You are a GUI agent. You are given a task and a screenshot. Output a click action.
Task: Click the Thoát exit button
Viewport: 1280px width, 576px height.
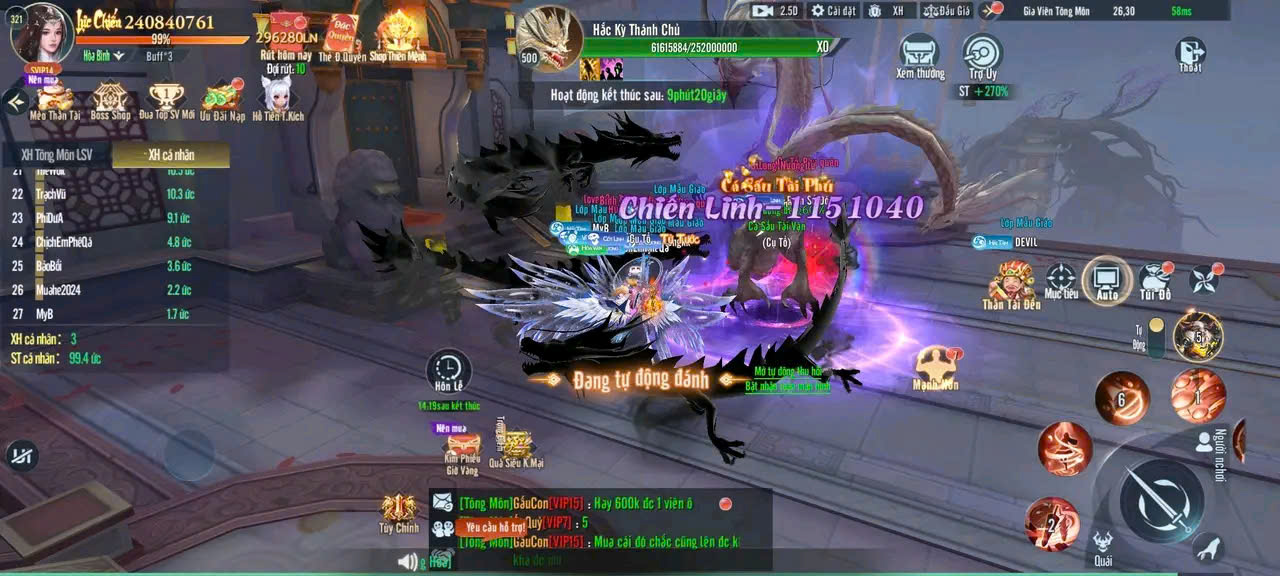pos(1190,54)
